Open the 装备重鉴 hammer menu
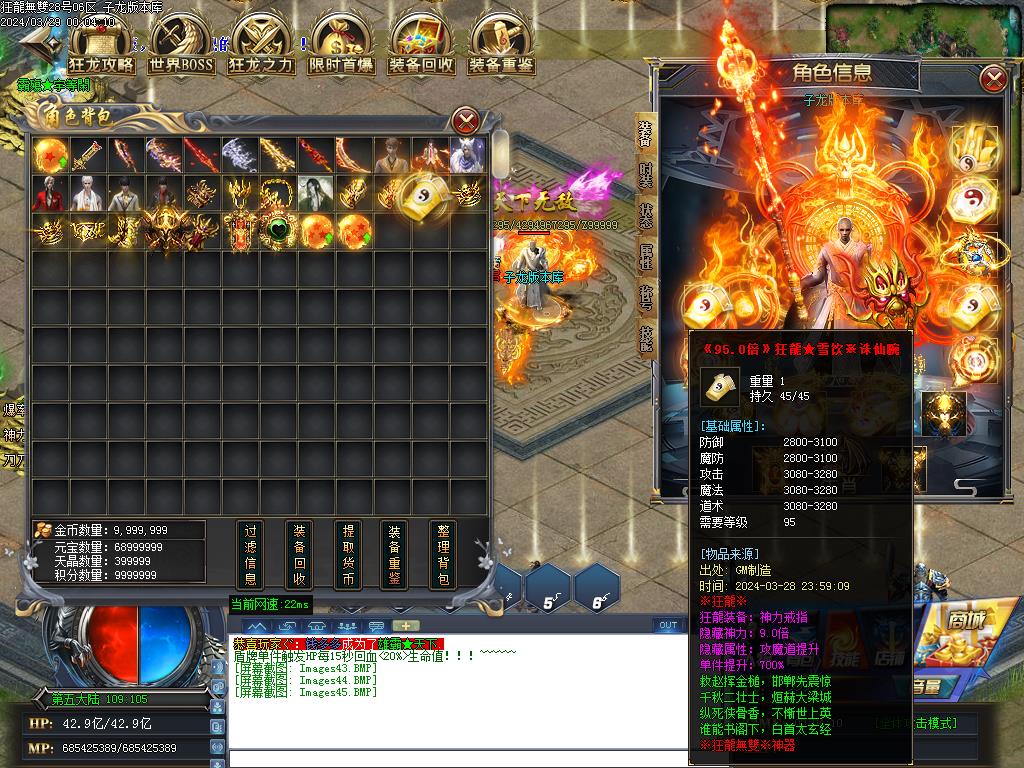This screenshot has height=768, width=1024. click(x=501, y=45)
